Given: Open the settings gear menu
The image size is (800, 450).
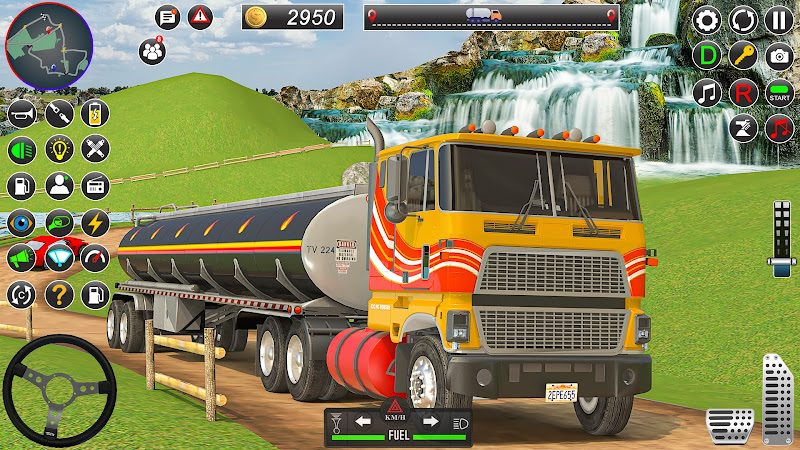Looking at the screenshot, I should (x=707, y=19).
